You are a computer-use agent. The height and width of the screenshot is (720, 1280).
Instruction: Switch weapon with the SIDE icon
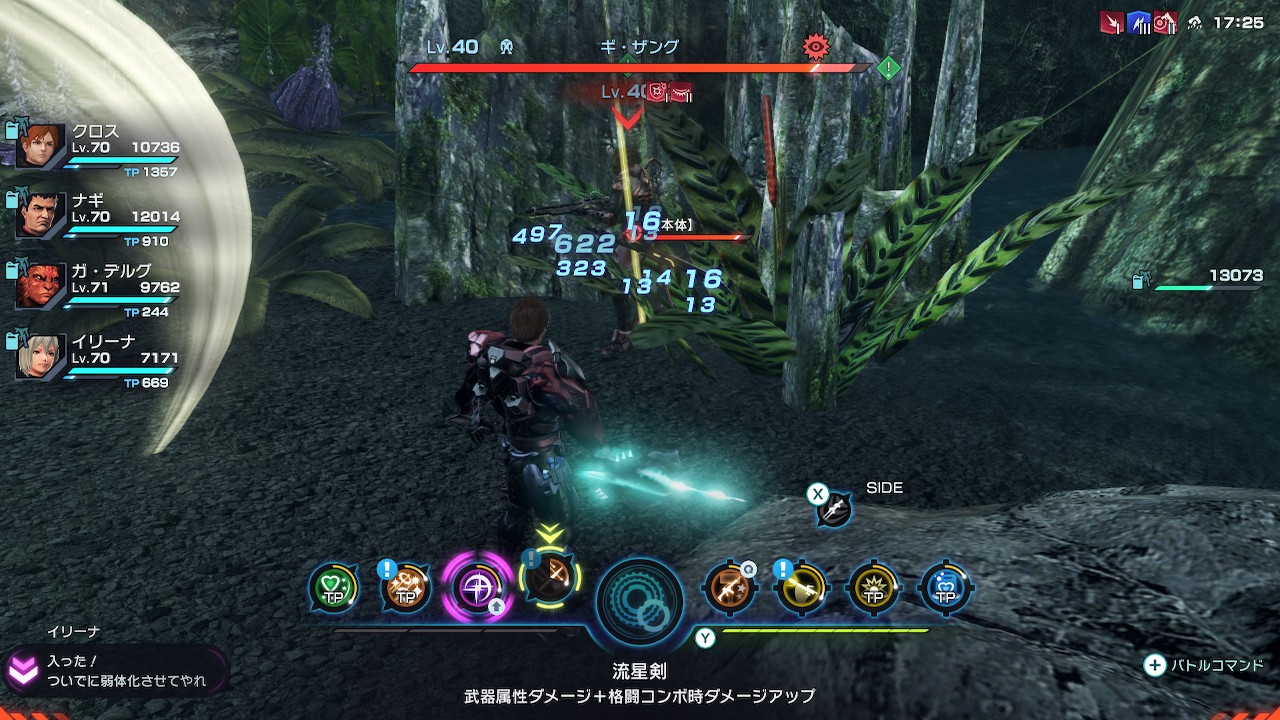coord(833,509)
